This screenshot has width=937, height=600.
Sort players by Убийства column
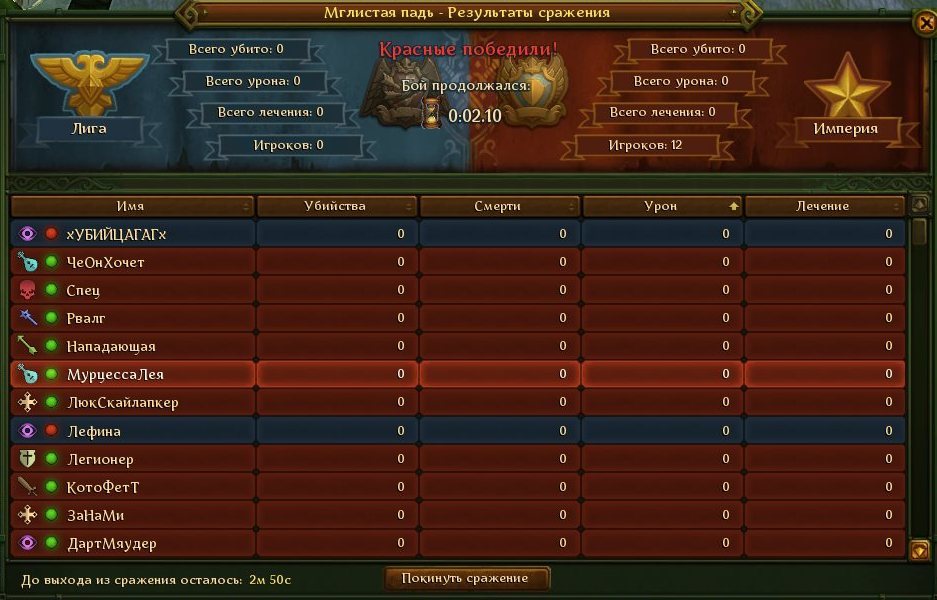coord(336,206)
